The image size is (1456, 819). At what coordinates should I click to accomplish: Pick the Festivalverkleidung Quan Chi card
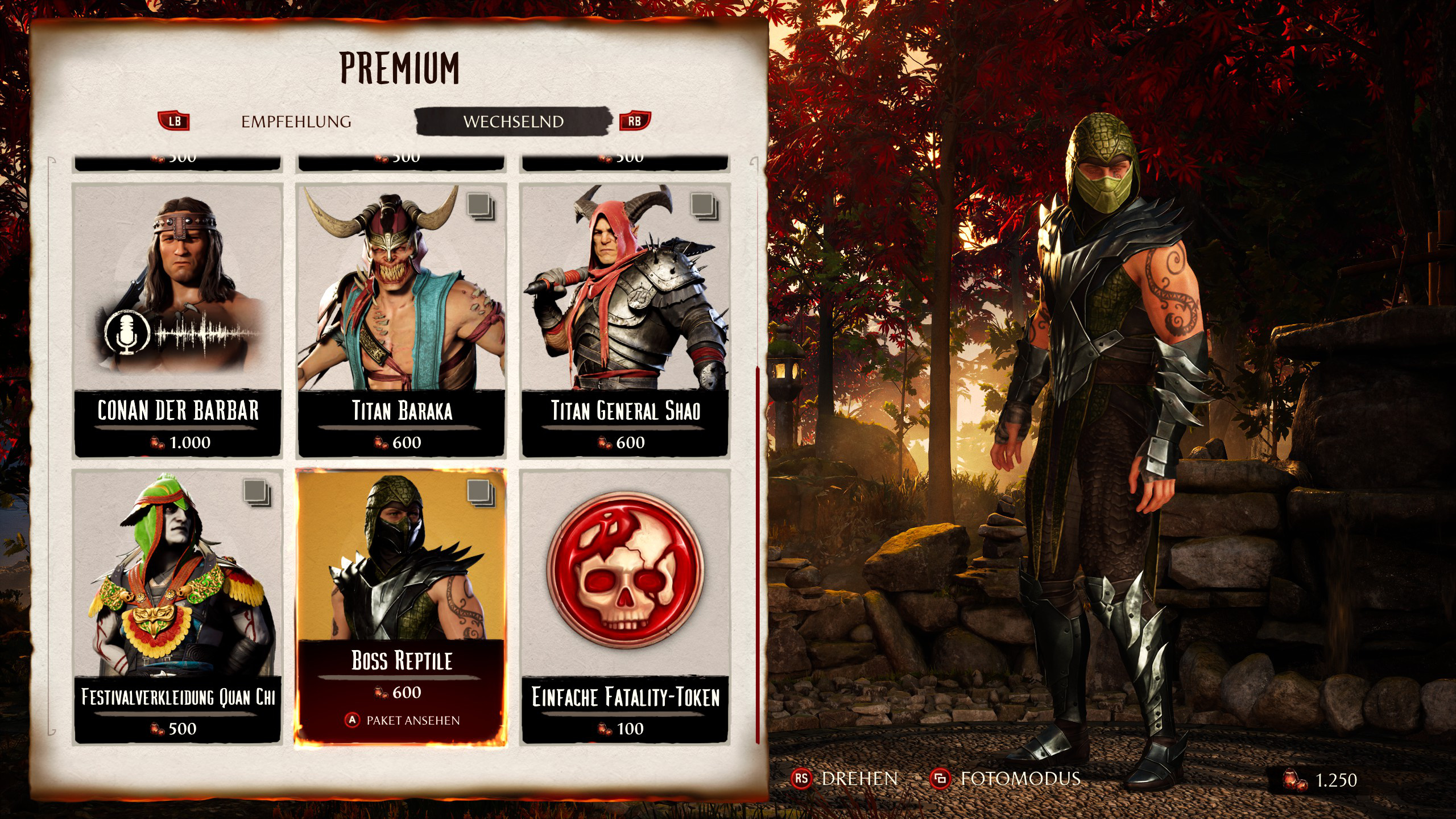(177, 606)
